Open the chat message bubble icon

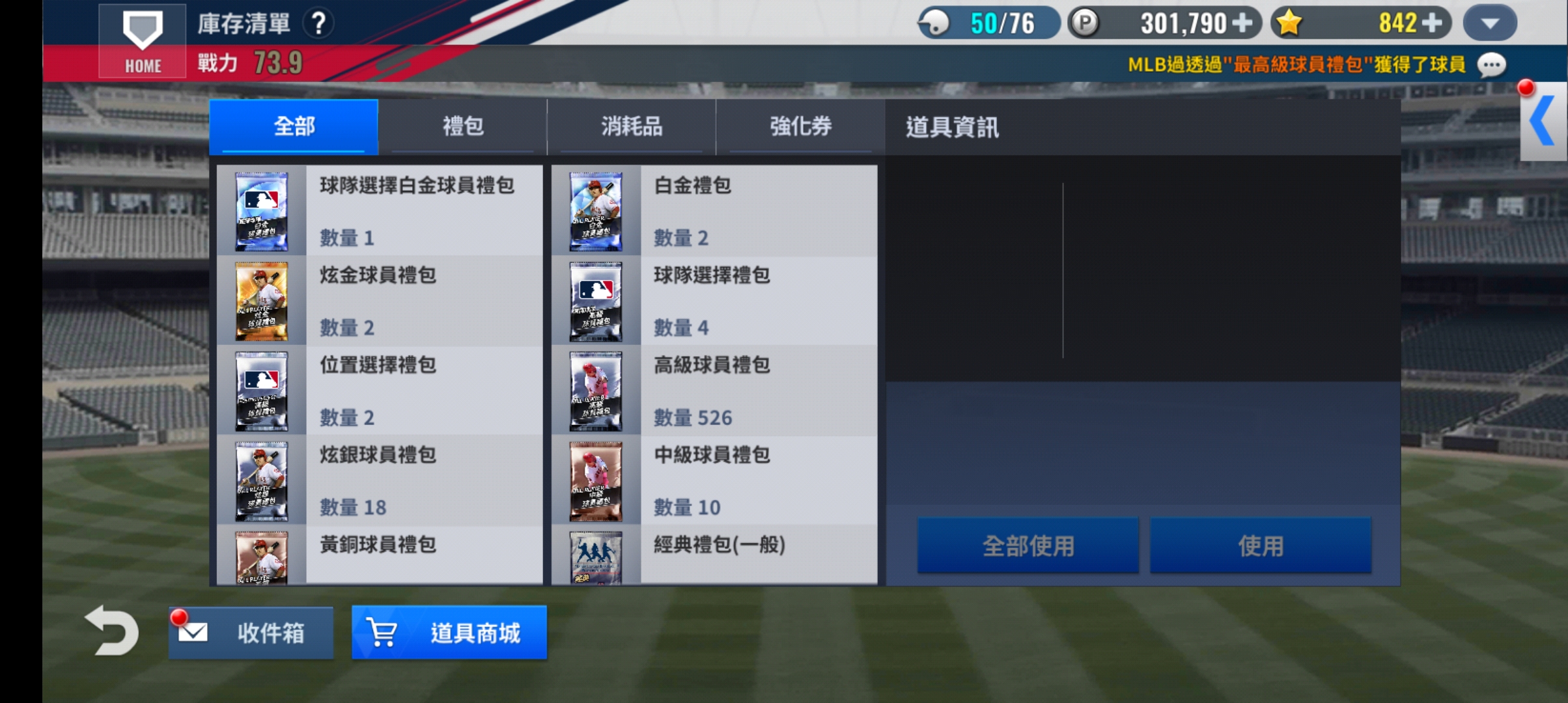tap(1491, 64)
